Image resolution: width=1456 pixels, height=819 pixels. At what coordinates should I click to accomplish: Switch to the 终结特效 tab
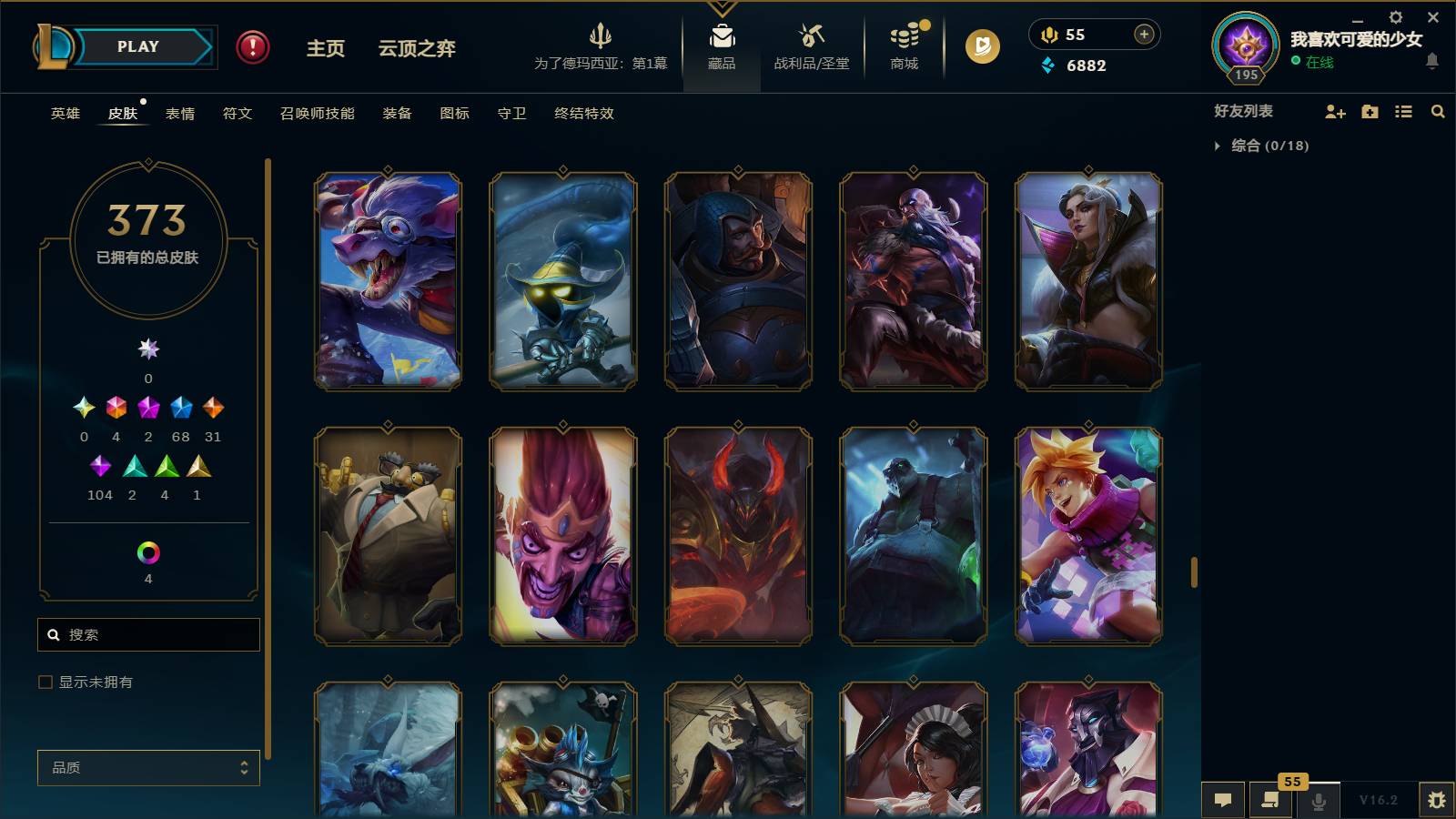pos(583,114)
